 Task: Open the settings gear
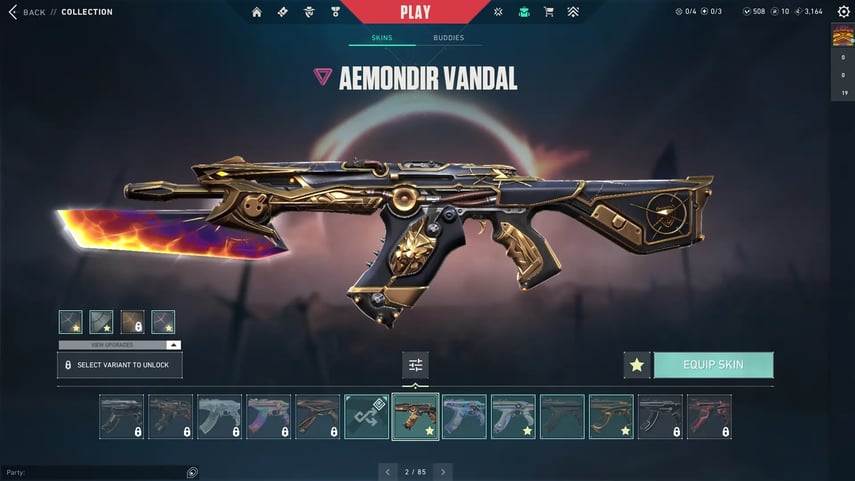pyautogui.click(x=843, y=12)
